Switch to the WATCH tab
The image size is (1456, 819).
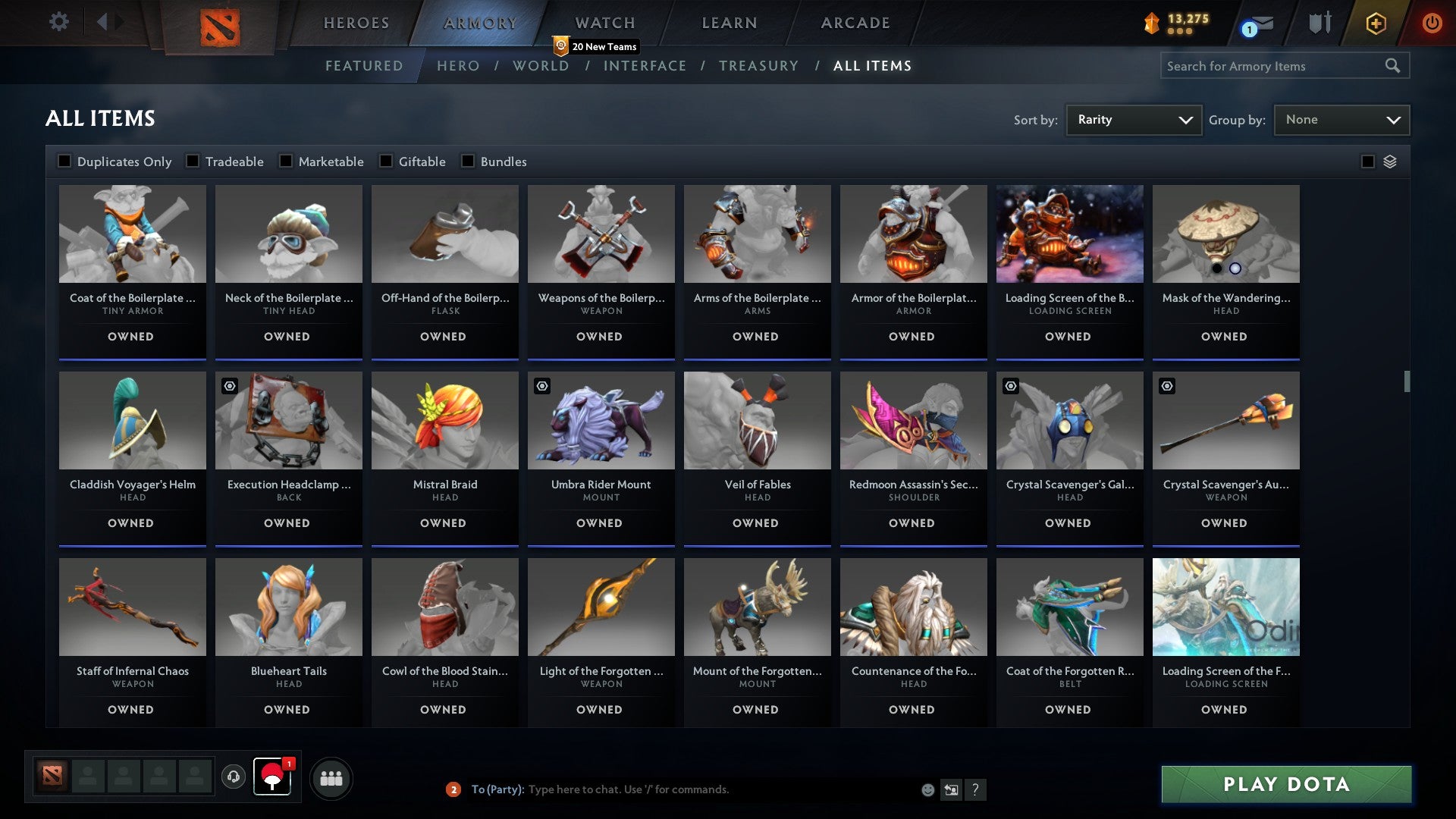coord(604,23)
